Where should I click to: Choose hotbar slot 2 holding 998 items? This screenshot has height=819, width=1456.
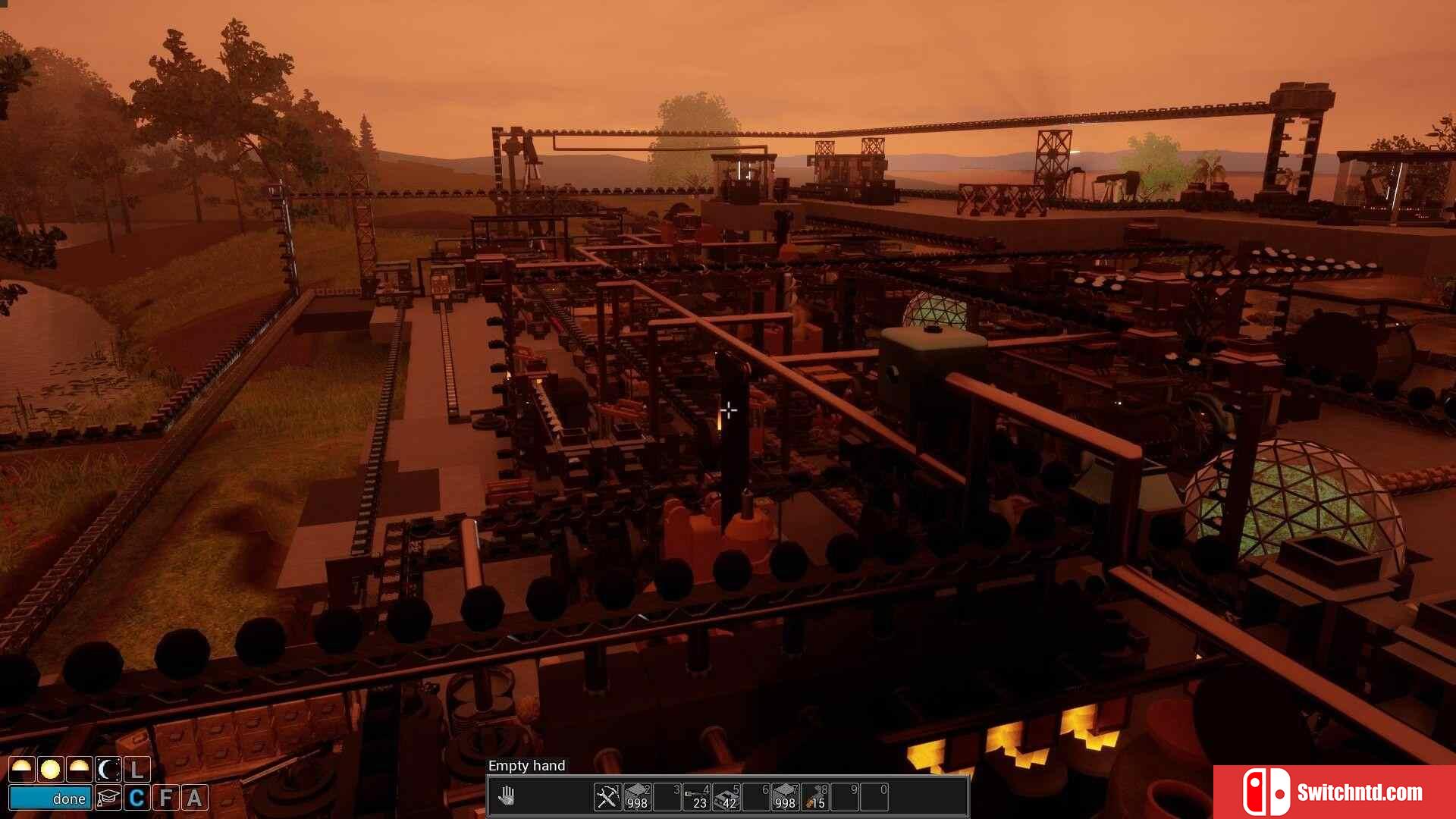637,796
